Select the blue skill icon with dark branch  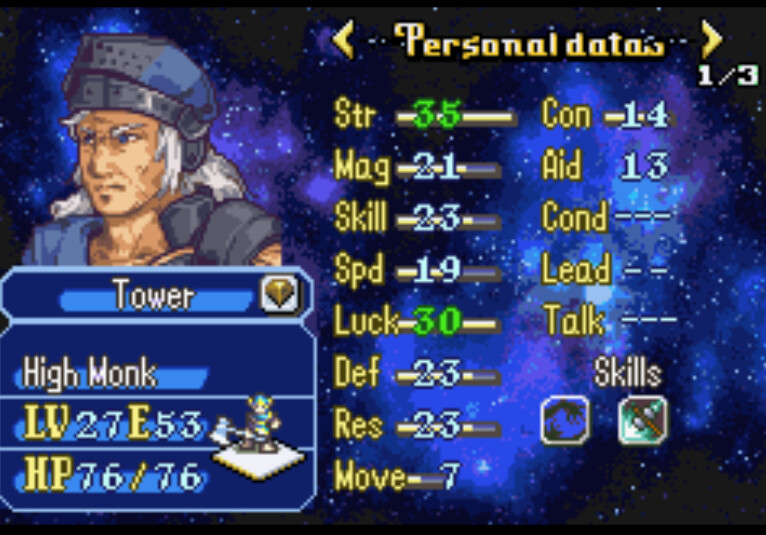pyautogui.click(x=565, y=420)
